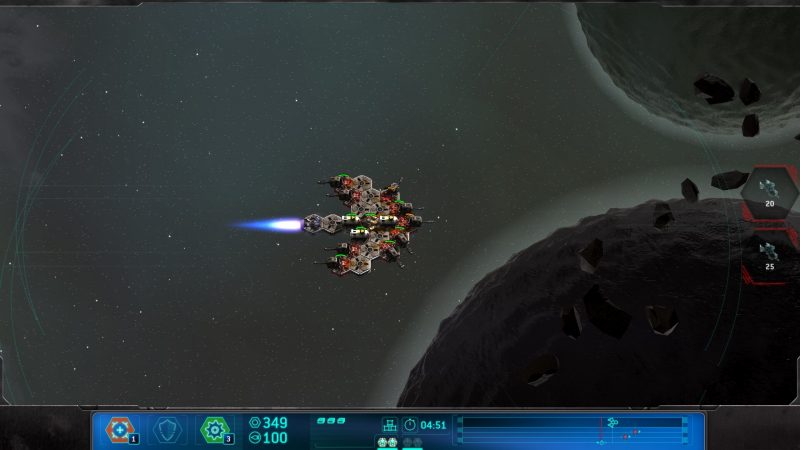Activate the red repair ability hexagon
Image resolution: width=800 pixels, height=450 pixels.
(120, 429)
